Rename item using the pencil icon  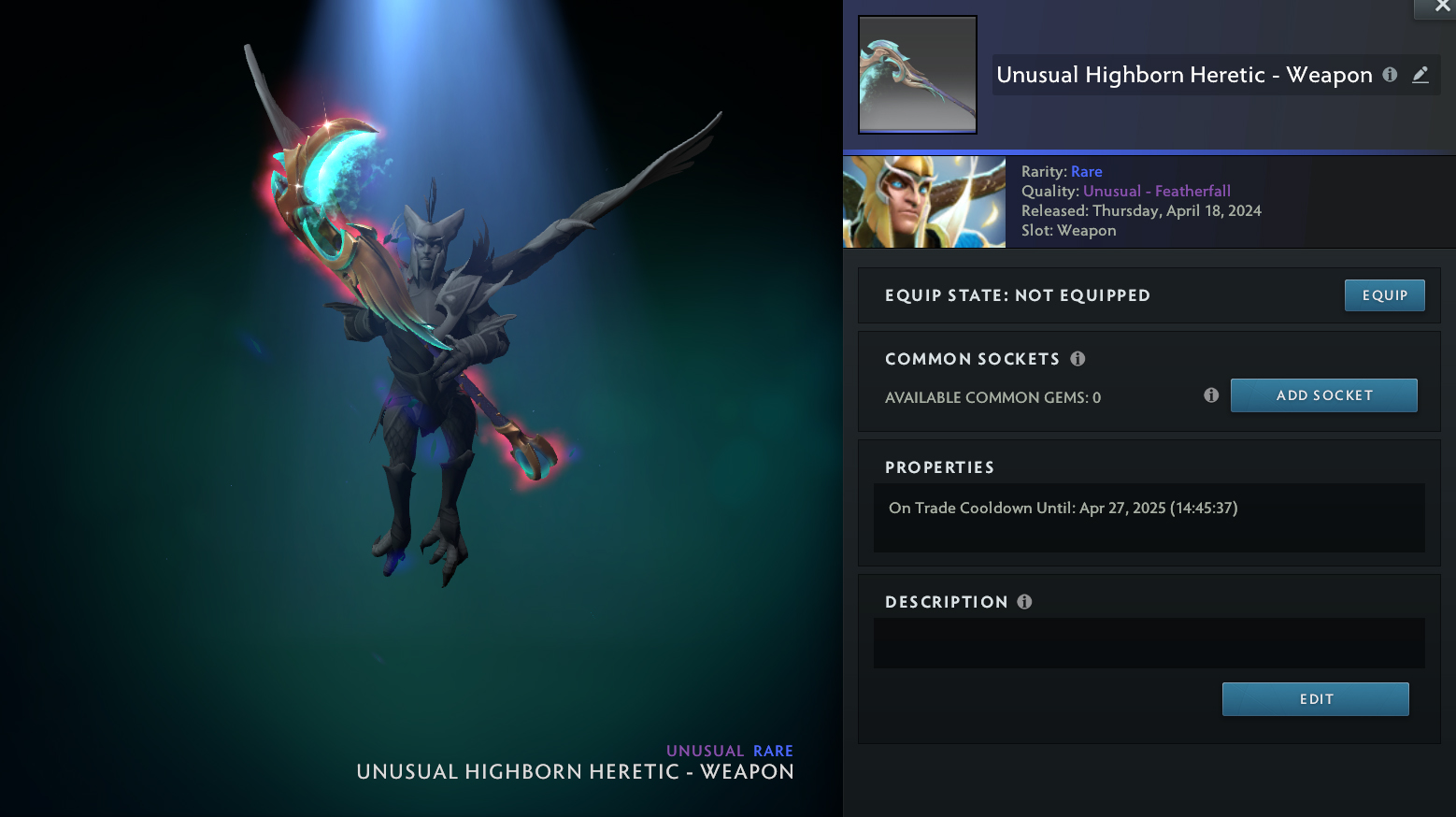tap(1420, 75)
